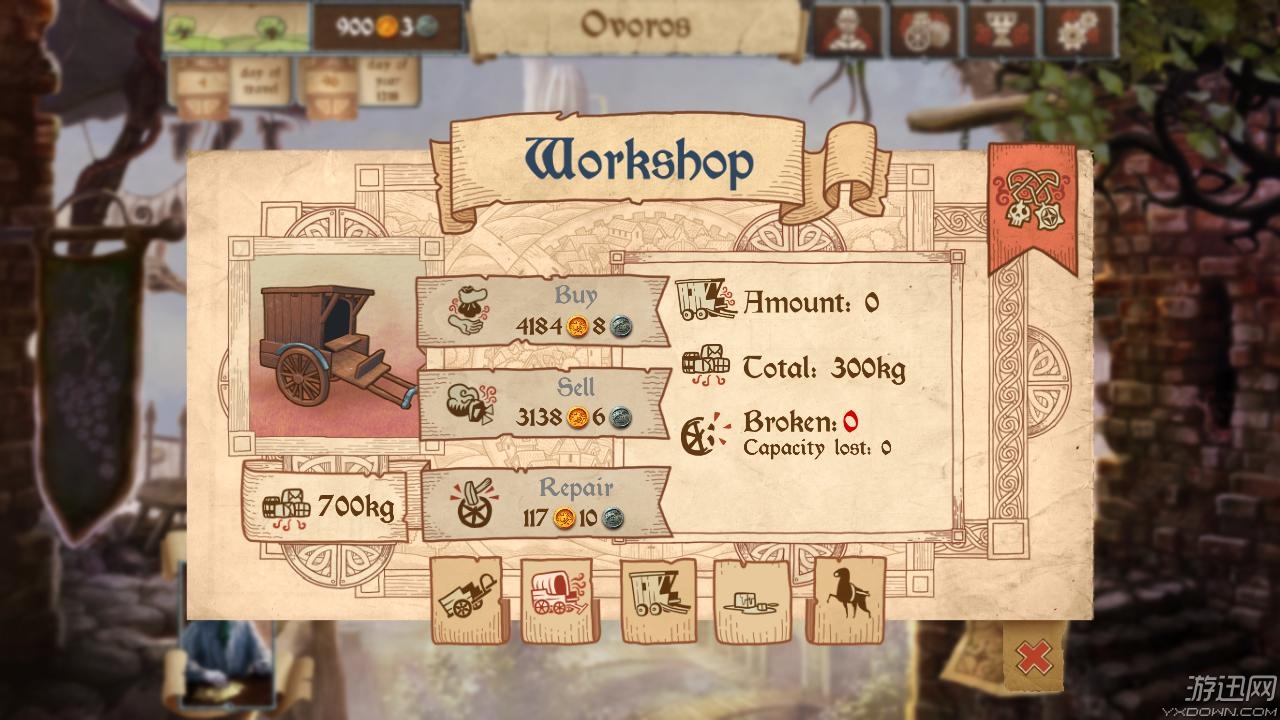Close the Workshop with the red X
This screenshot has height=720, width=1280.
[x=1032, y=658]
